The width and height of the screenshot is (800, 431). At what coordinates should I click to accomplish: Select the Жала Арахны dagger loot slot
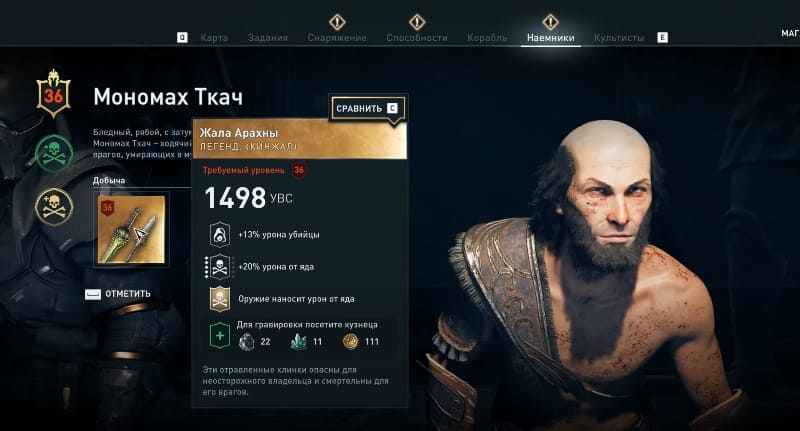coord(132,228)
